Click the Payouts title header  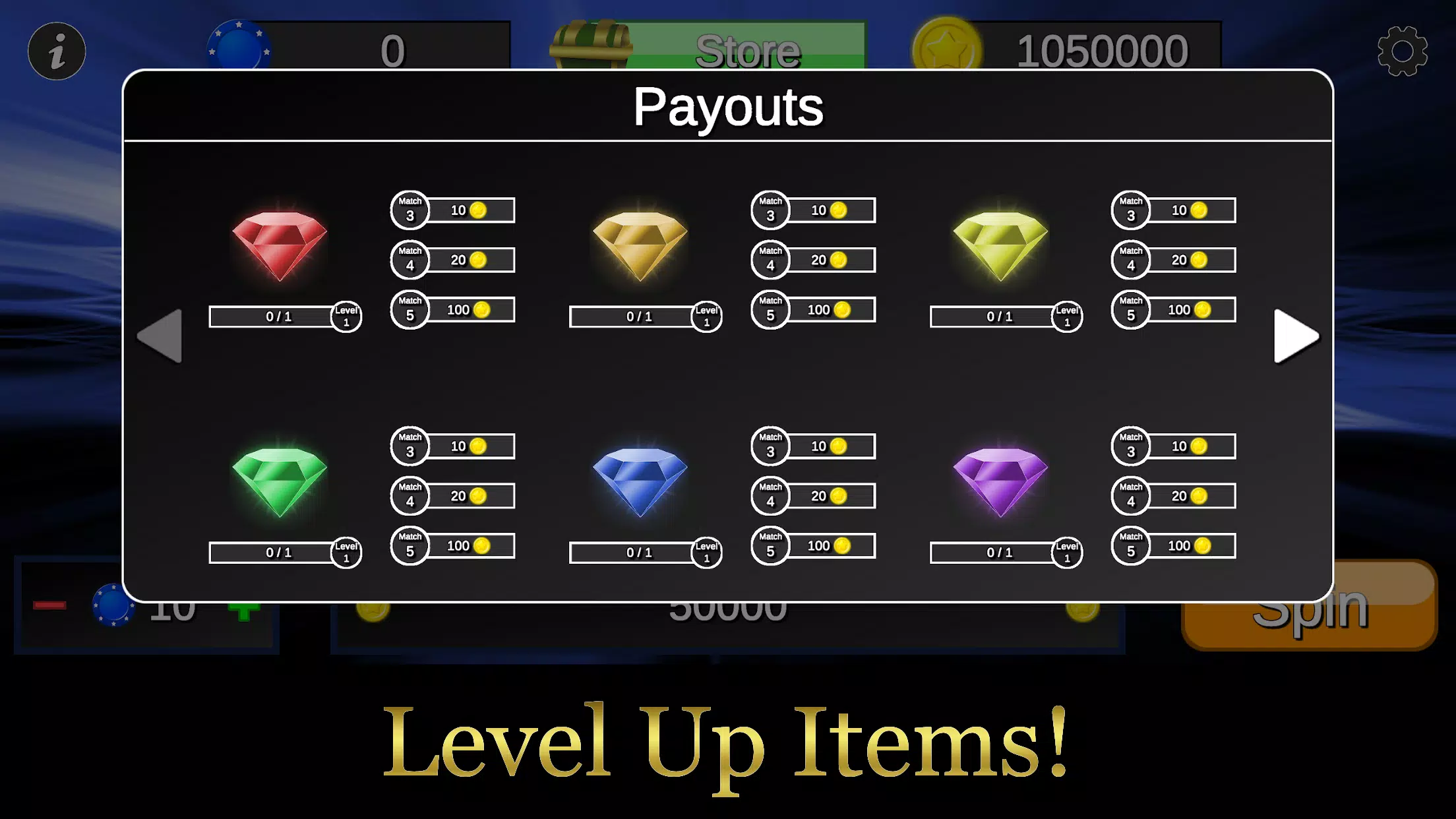728,107
